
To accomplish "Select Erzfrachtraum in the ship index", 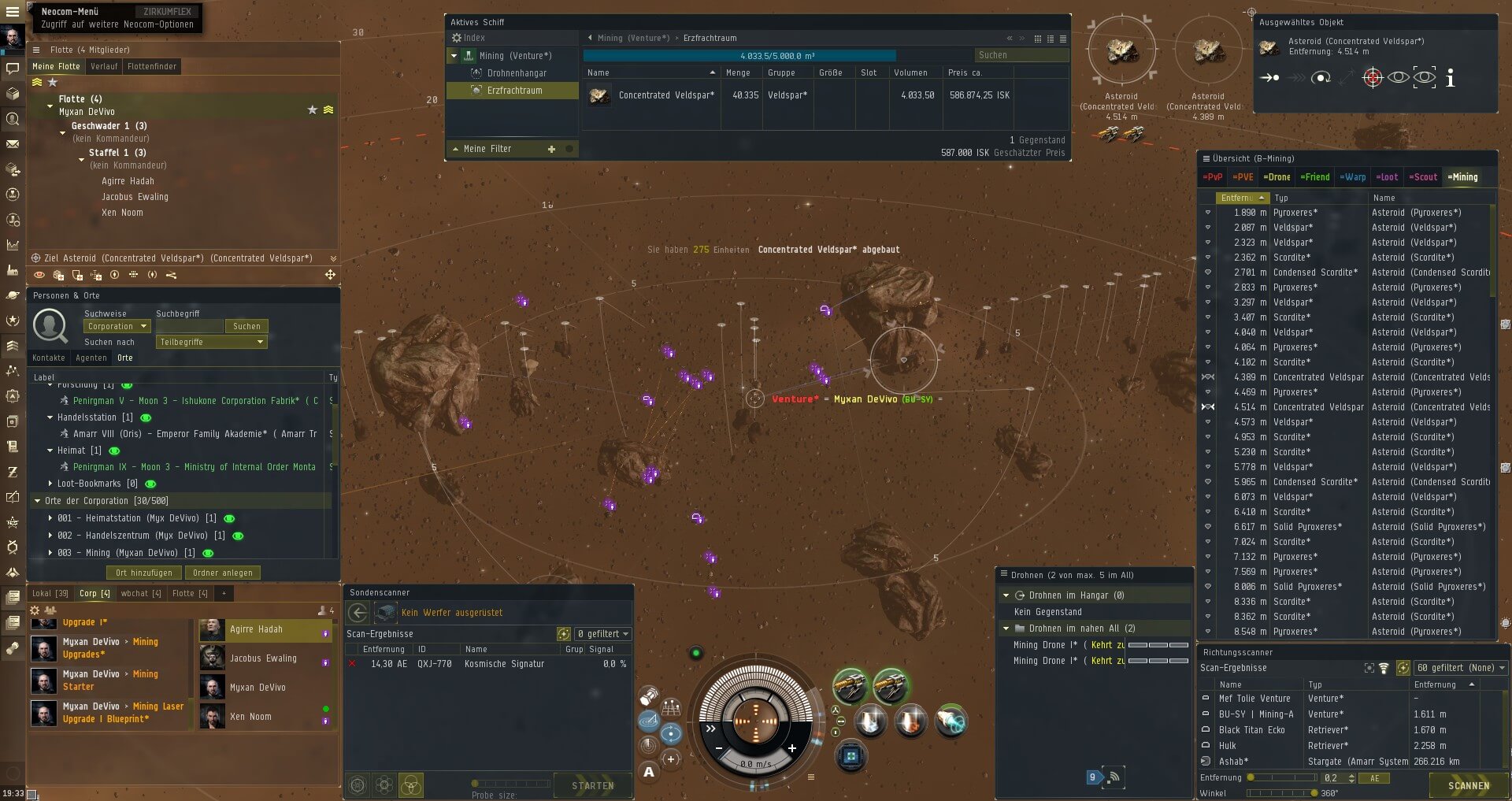I will [514, 91].
